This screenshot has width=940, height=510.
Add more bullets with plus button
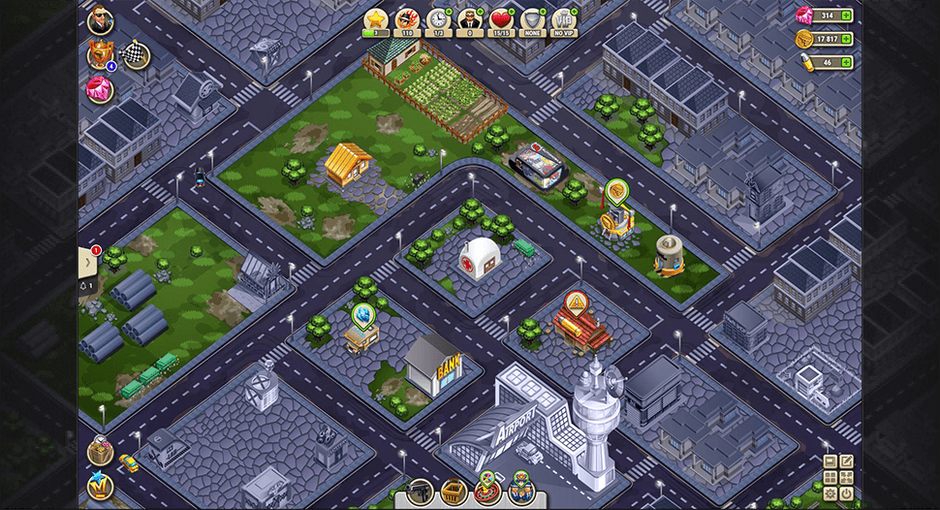pyautogui.click(x=846, y=62)
